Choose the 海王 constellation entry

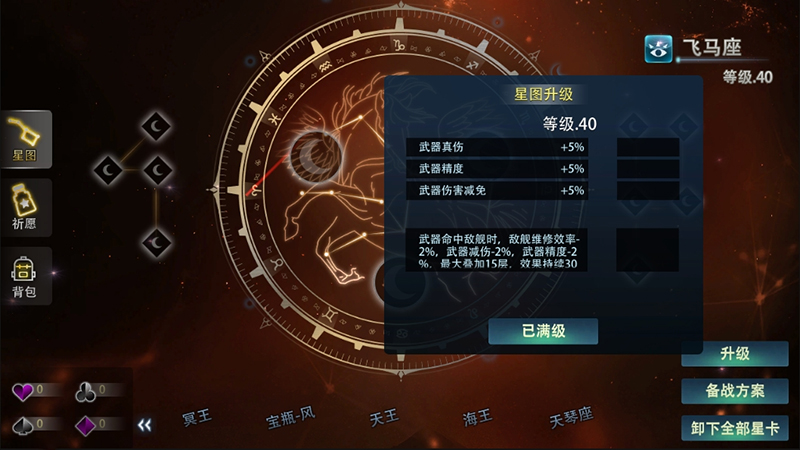click(476, 416)
